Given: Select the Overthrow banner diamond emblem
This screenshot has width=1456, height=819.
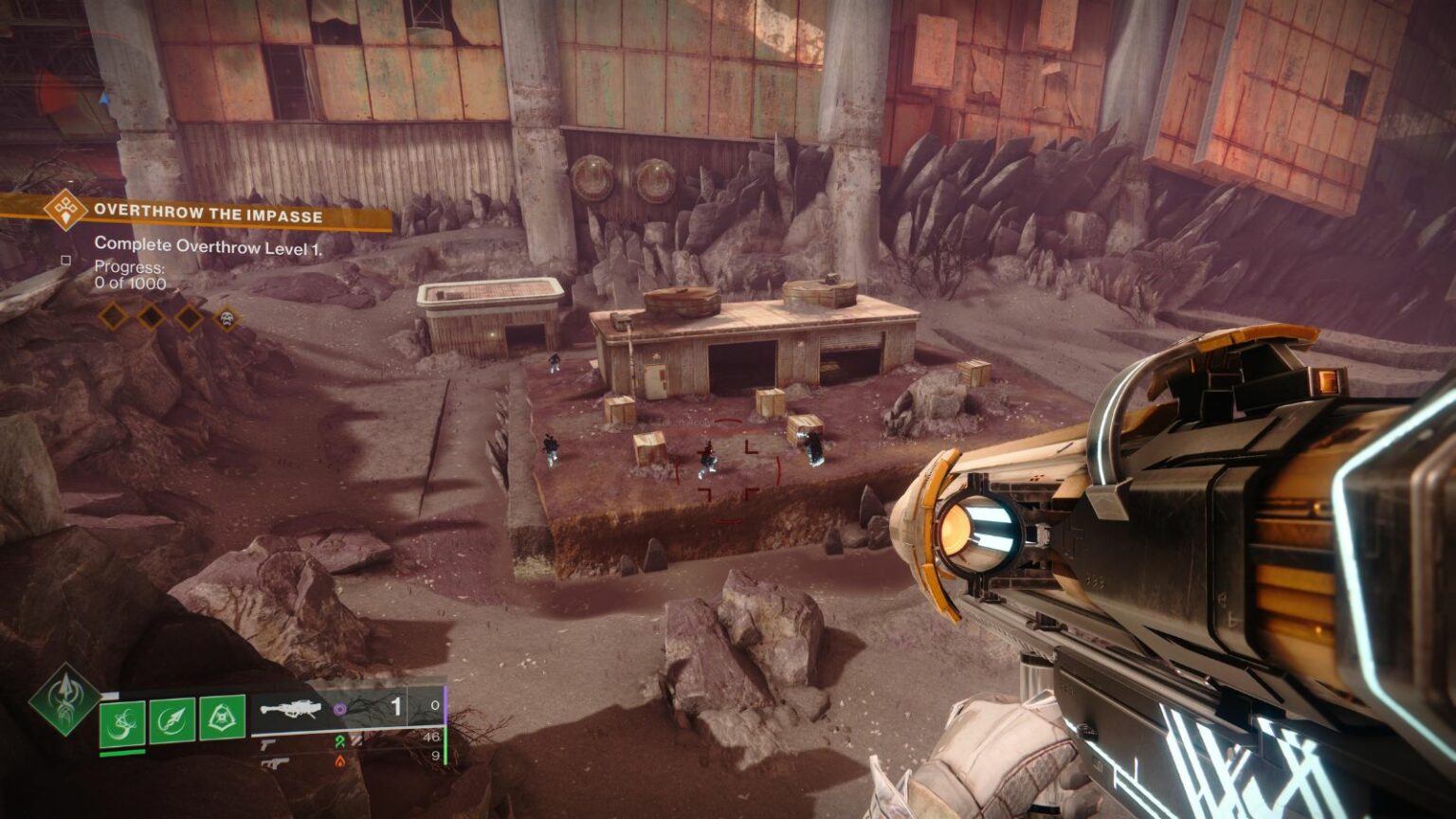Looking at the screenshot, I should click(x=64, y=210).
